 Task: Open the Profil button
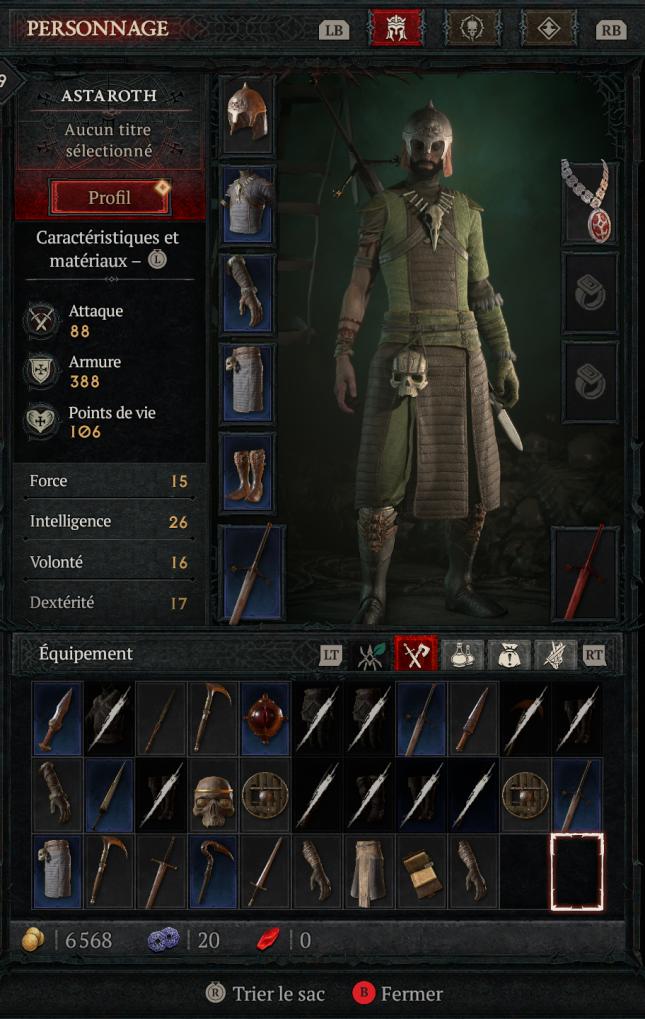click(110, 197)
